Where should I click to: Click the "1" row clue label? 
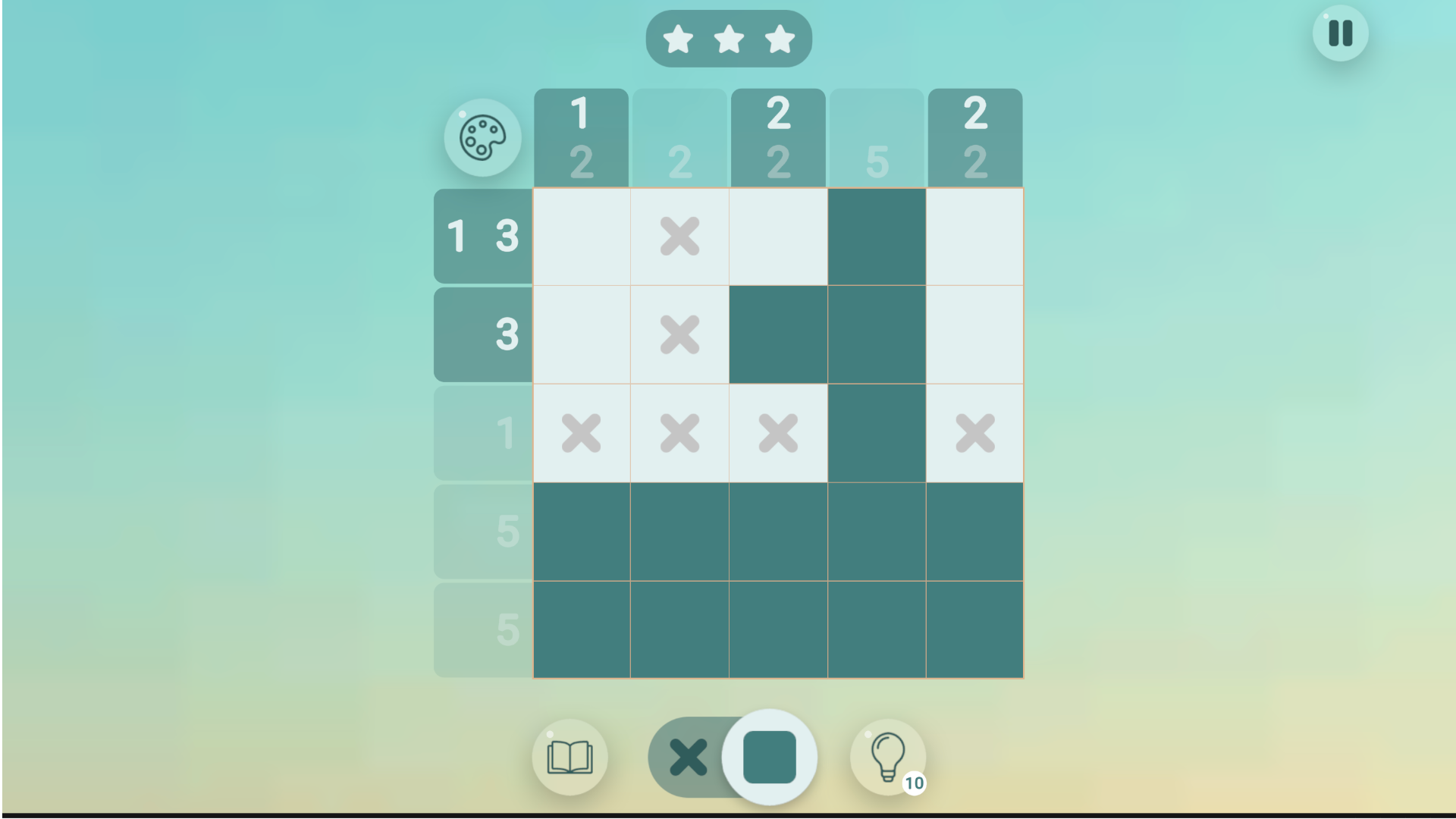(482, 432)
